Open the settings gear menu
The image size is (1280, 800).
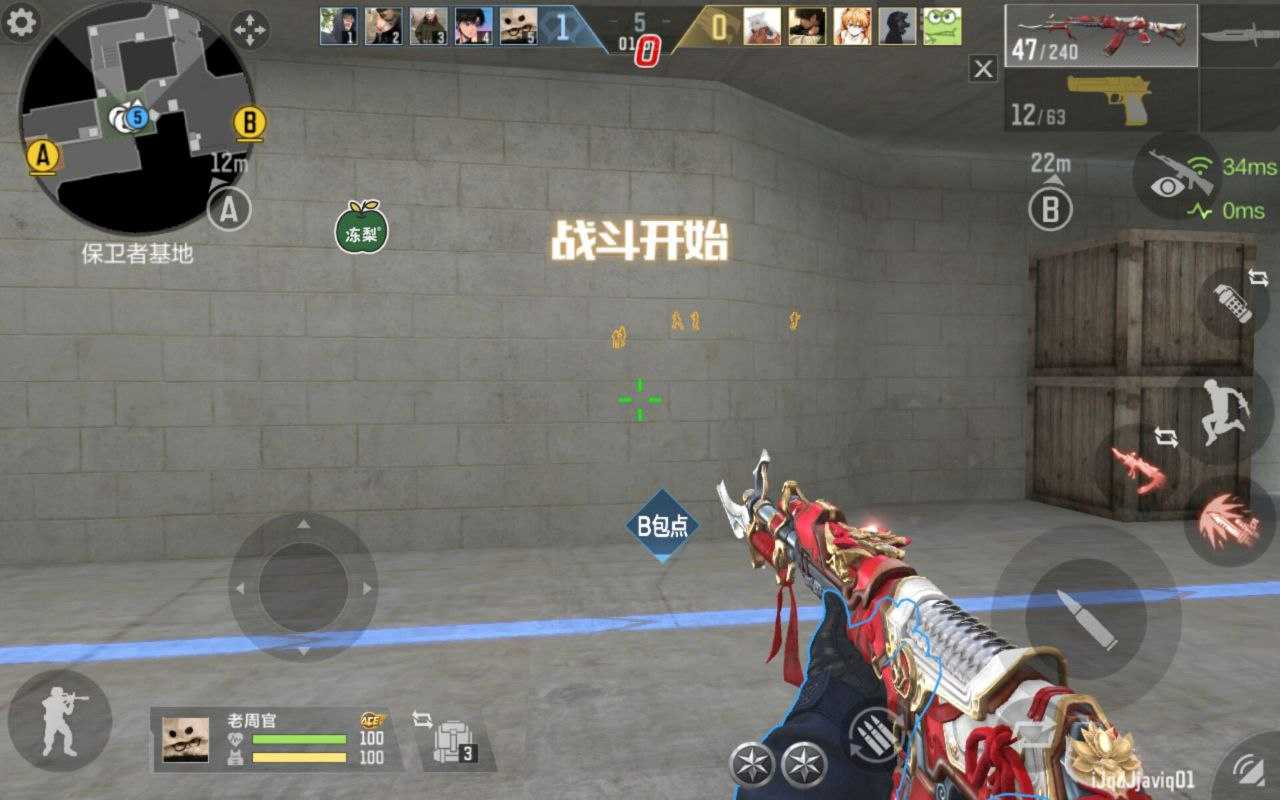point(20,23)
